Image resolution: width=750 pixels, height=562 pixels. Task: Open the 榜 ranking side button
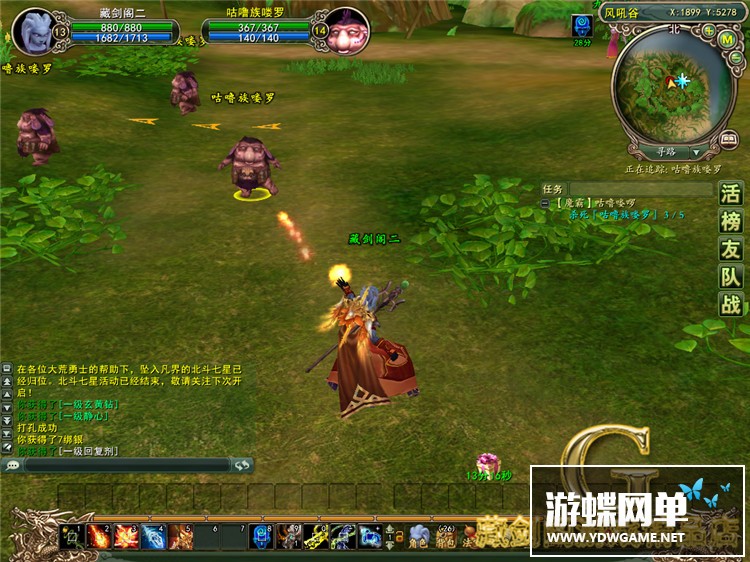tap(731, 222)
